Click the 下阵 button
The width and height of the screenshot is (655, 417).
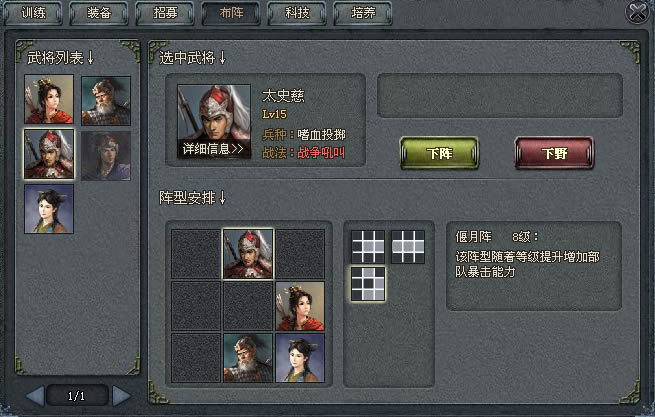coord(439,154)
